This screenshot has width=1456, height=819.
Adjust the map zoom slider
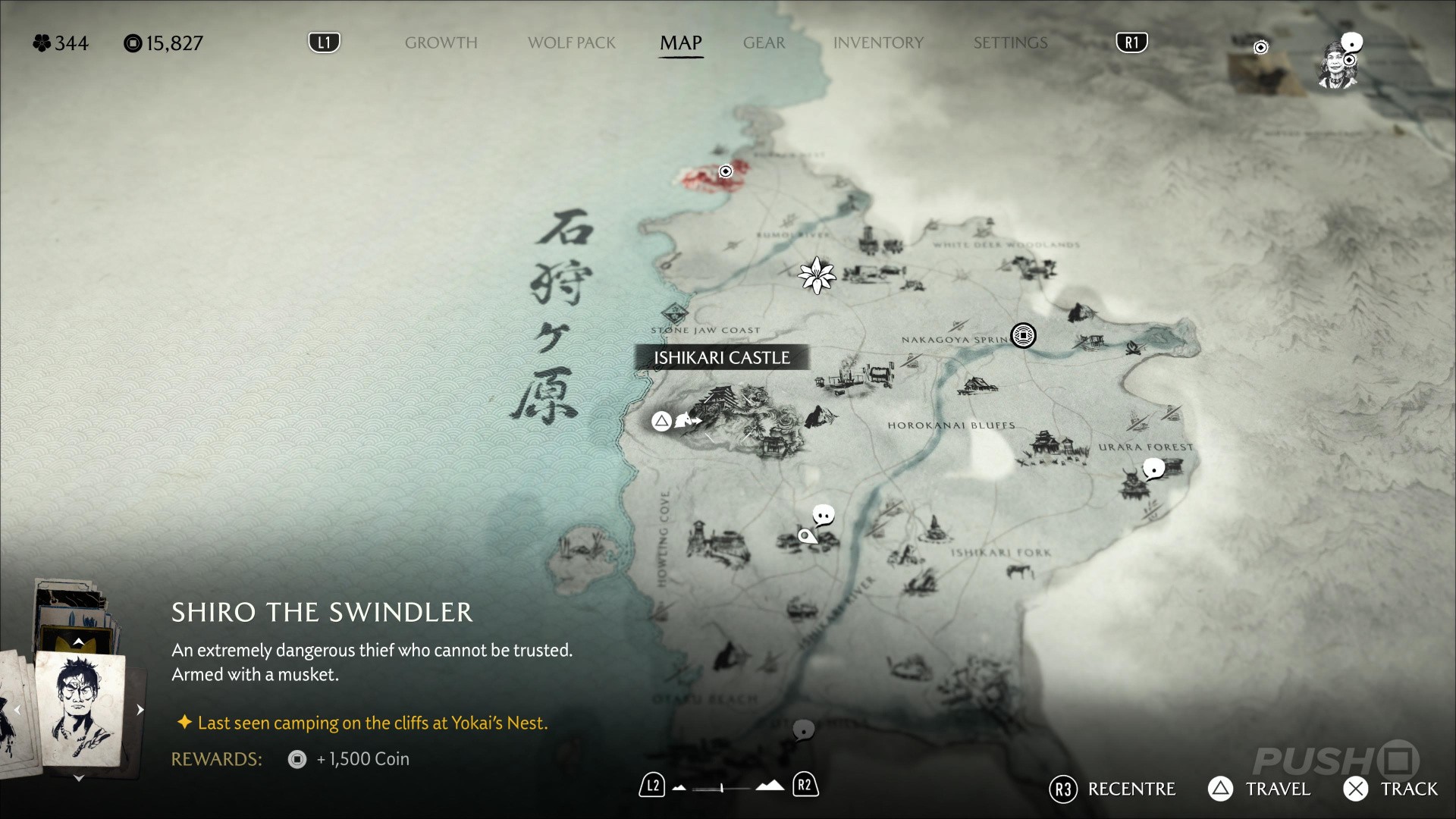point(723,788)
